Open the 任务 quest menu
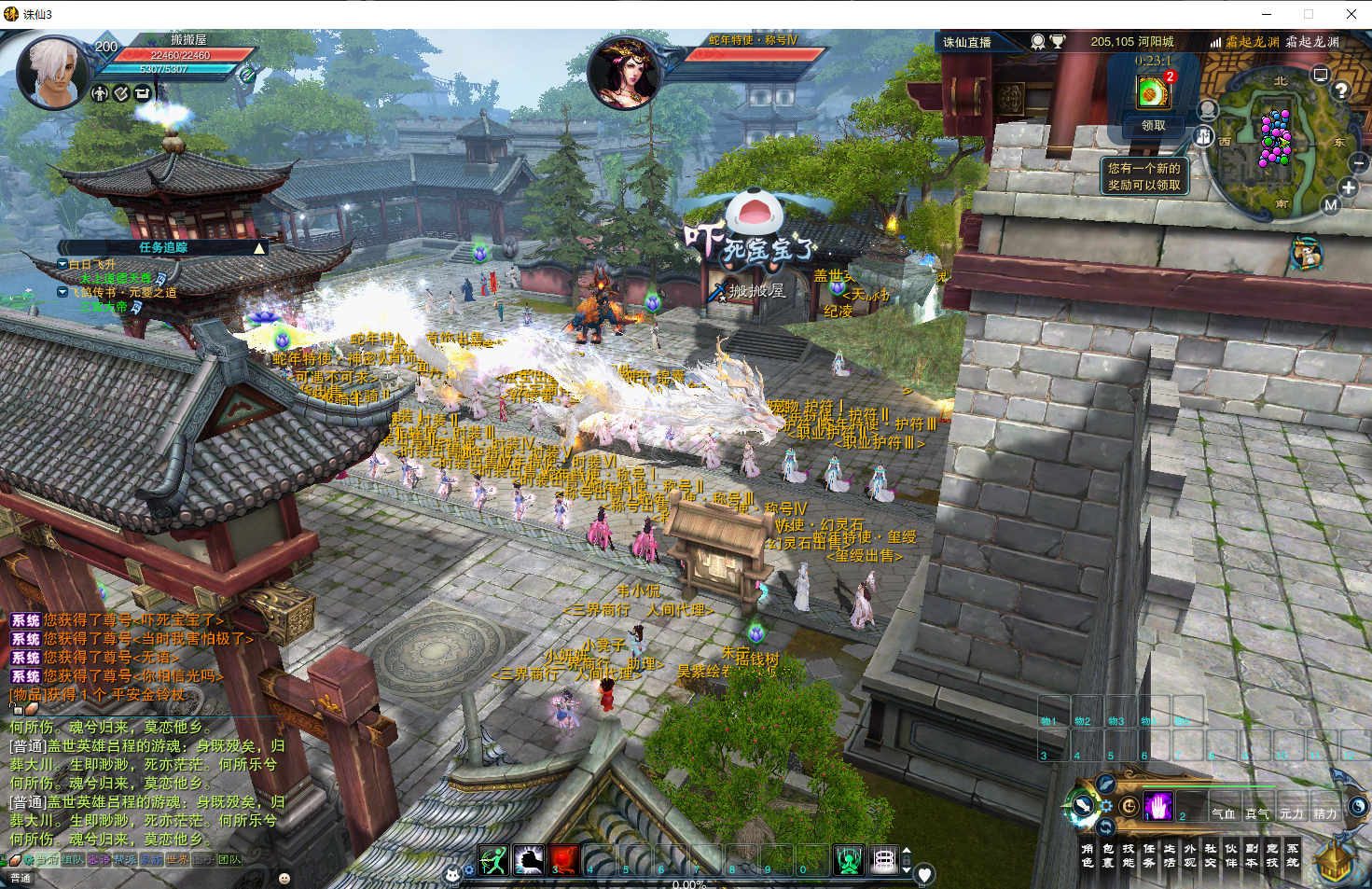The height and width of the screenshot is (889, 1372). tap(1149, 855)
